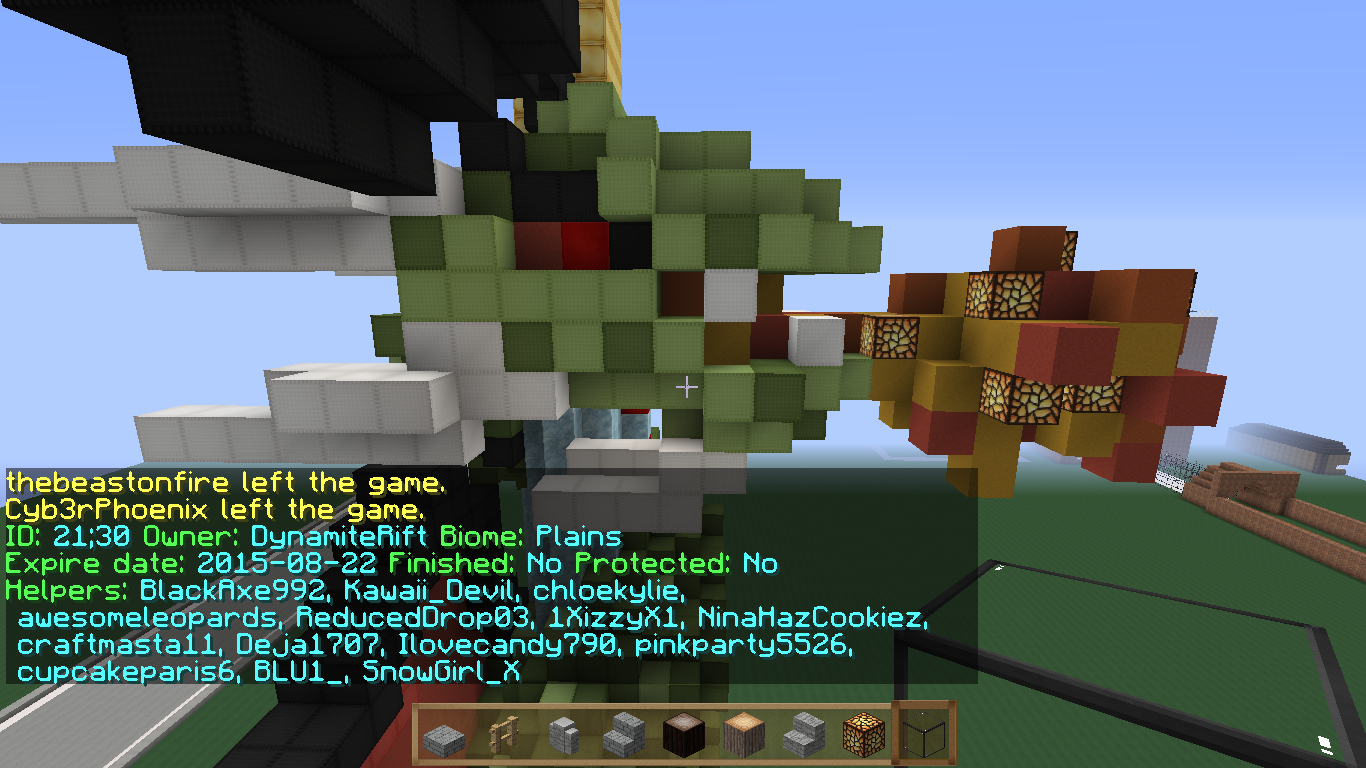
Task: Choose the wooden fence in the hotbar
Action: 503,737
